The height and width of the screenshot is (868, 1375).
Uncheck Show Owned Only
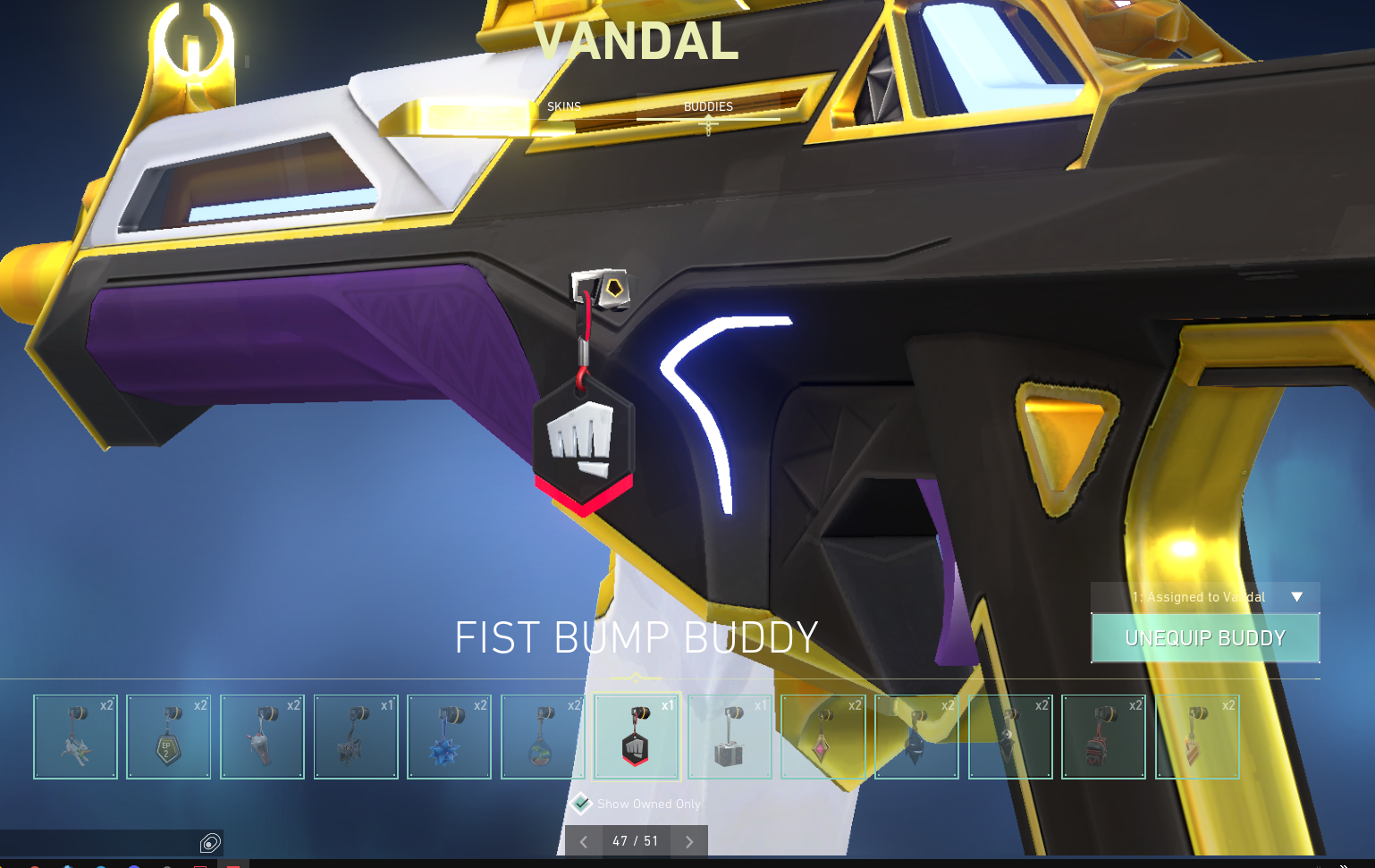point(582,804)
